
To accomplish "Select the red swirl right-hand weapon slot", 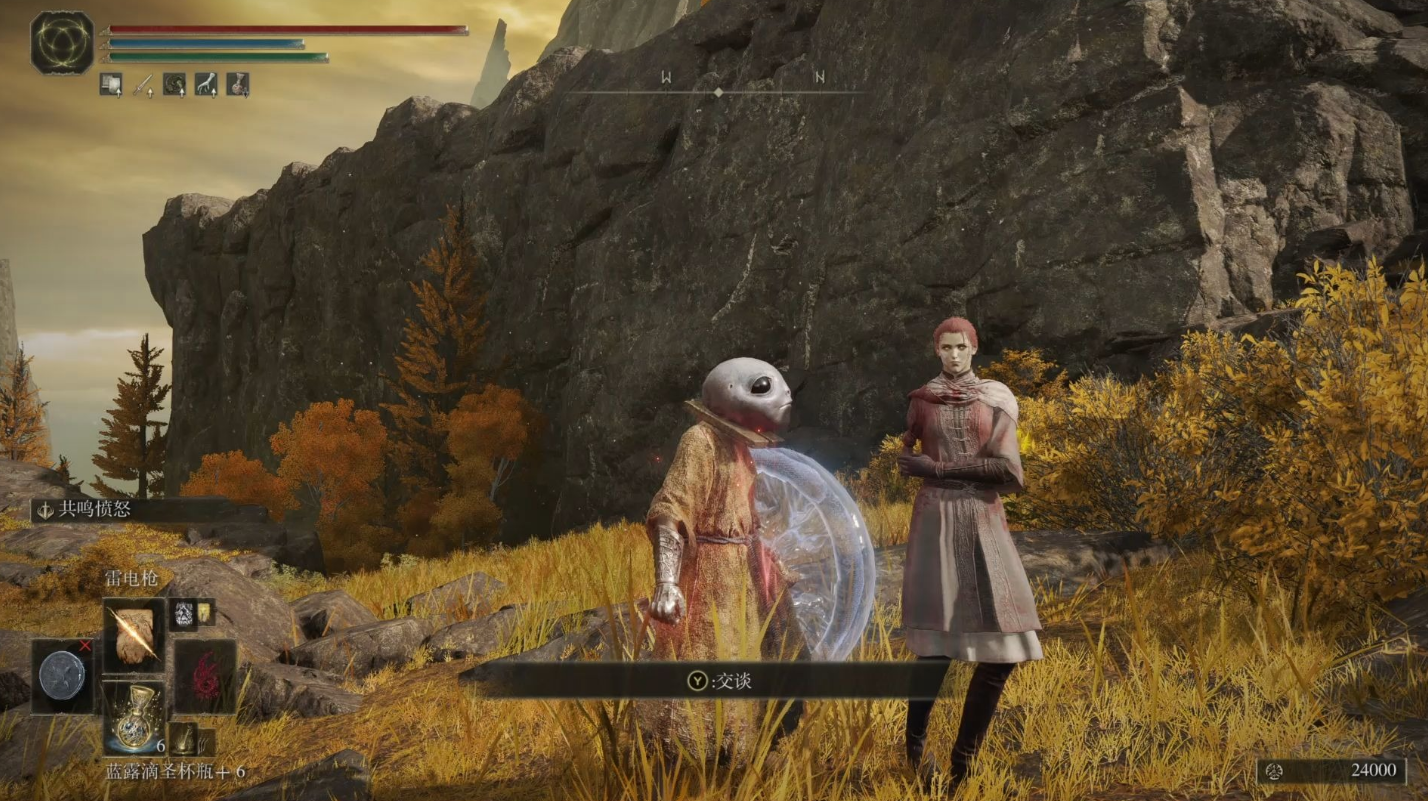I will coord(205,675).
